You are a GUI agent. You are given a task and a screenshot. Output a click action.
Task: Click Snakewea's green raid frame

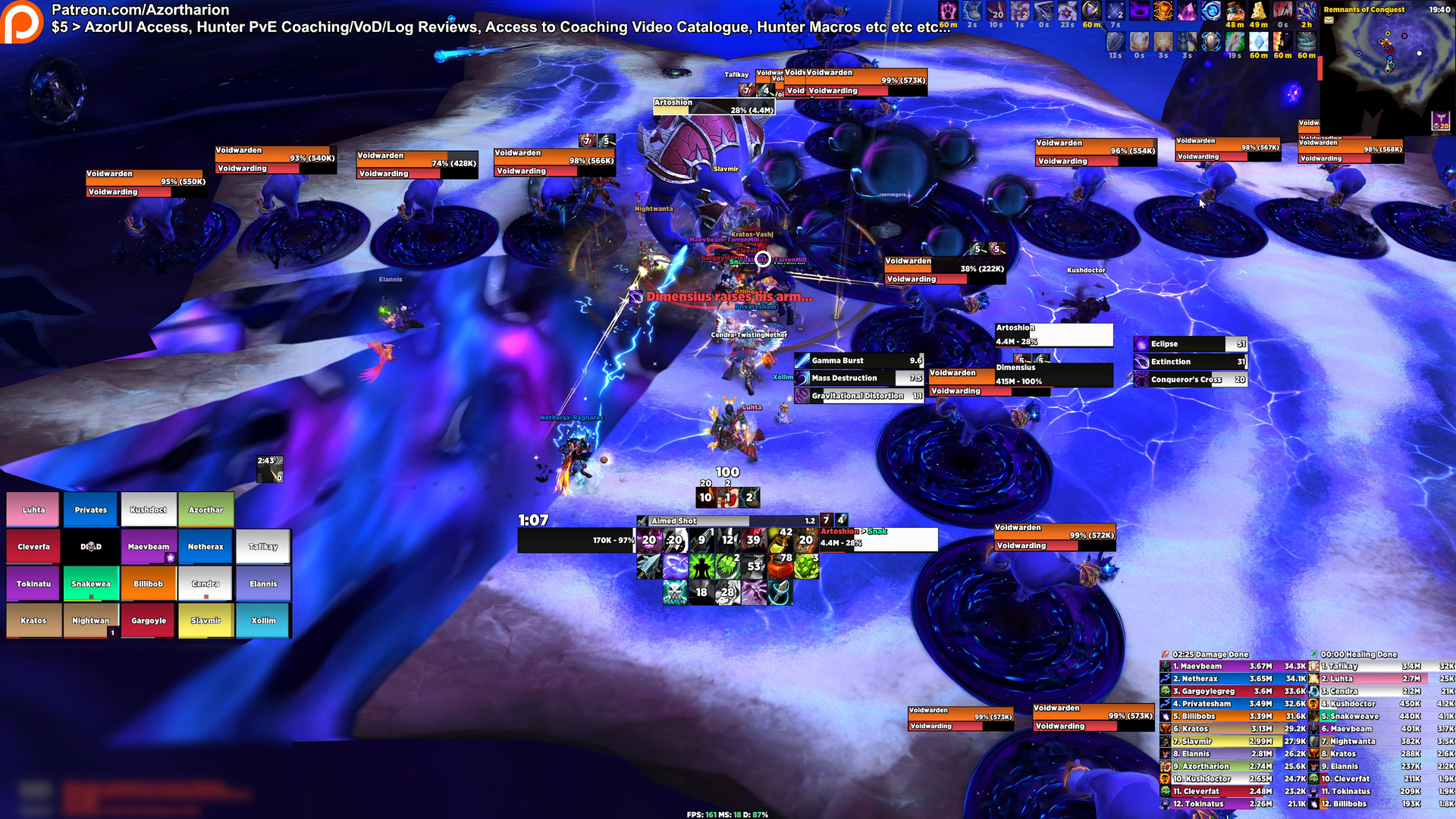click(91, 584)
